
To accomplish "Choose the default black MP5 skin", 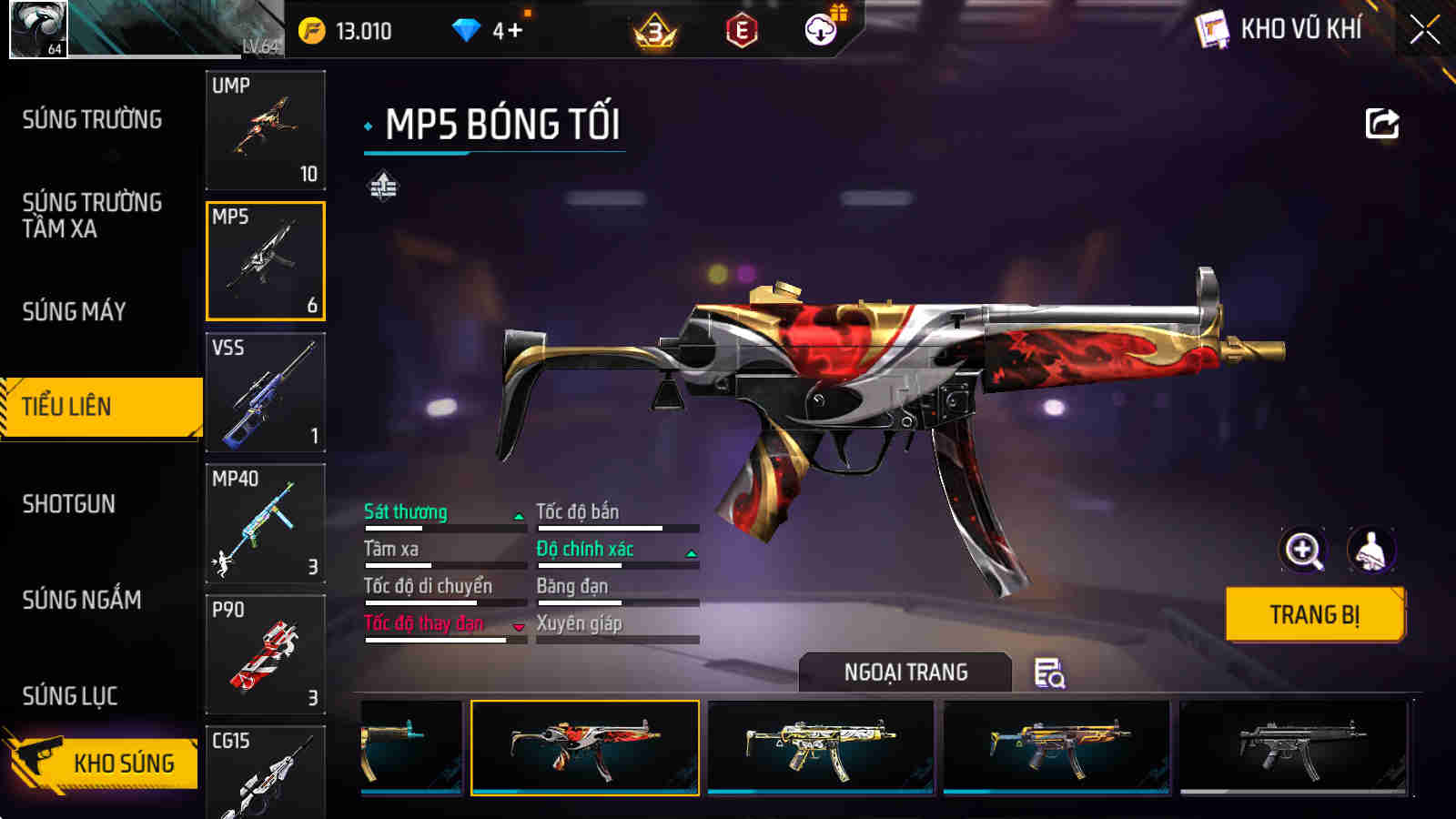I will [x=1293, y=747].
